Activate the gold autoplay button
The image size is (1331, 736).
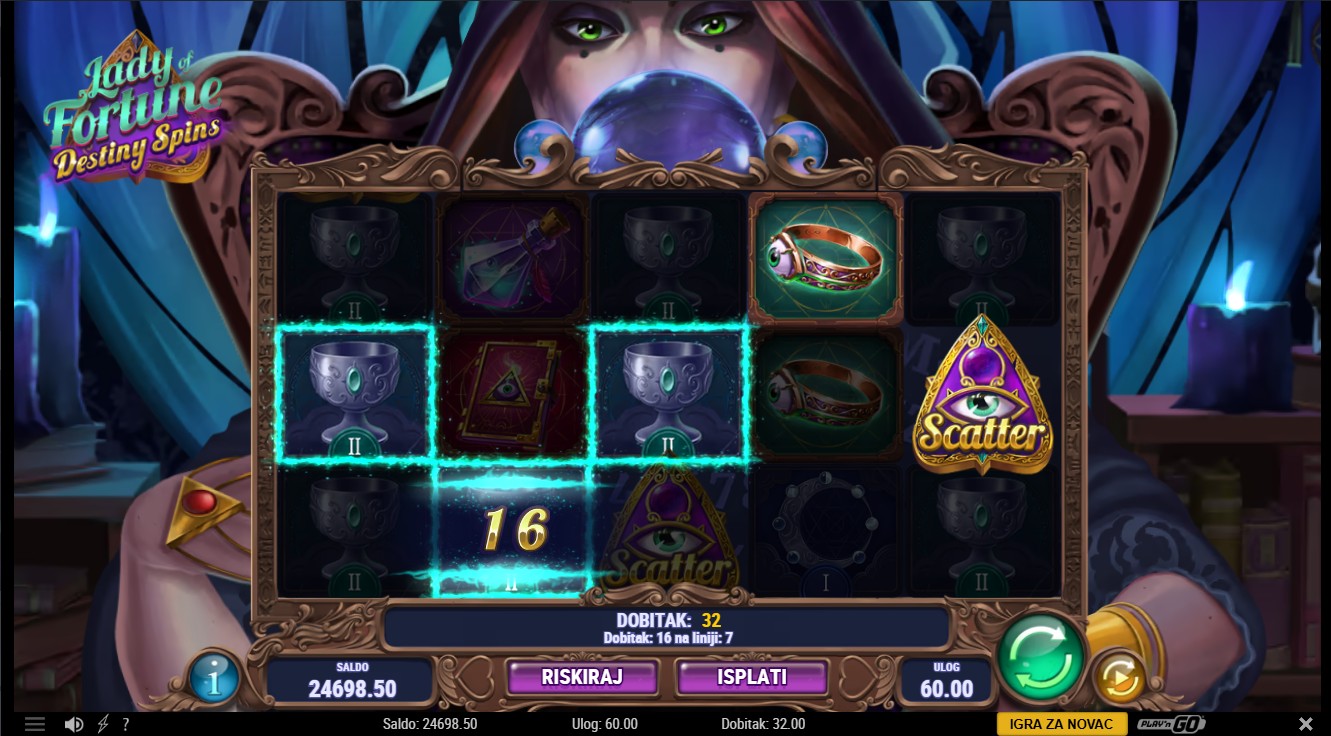1119,679
